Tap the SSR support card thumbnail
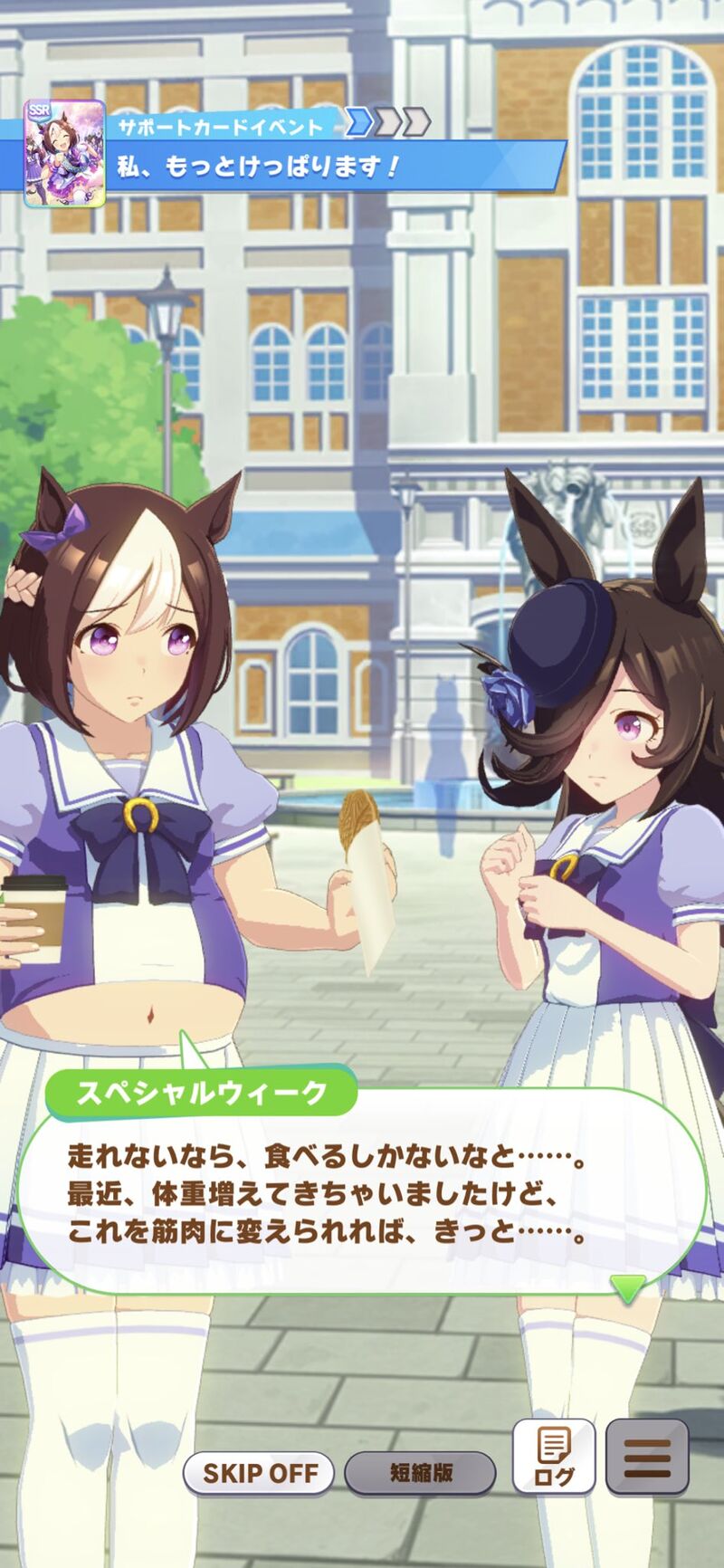This screenshot has width=724, height=1568. coord(64,152)
